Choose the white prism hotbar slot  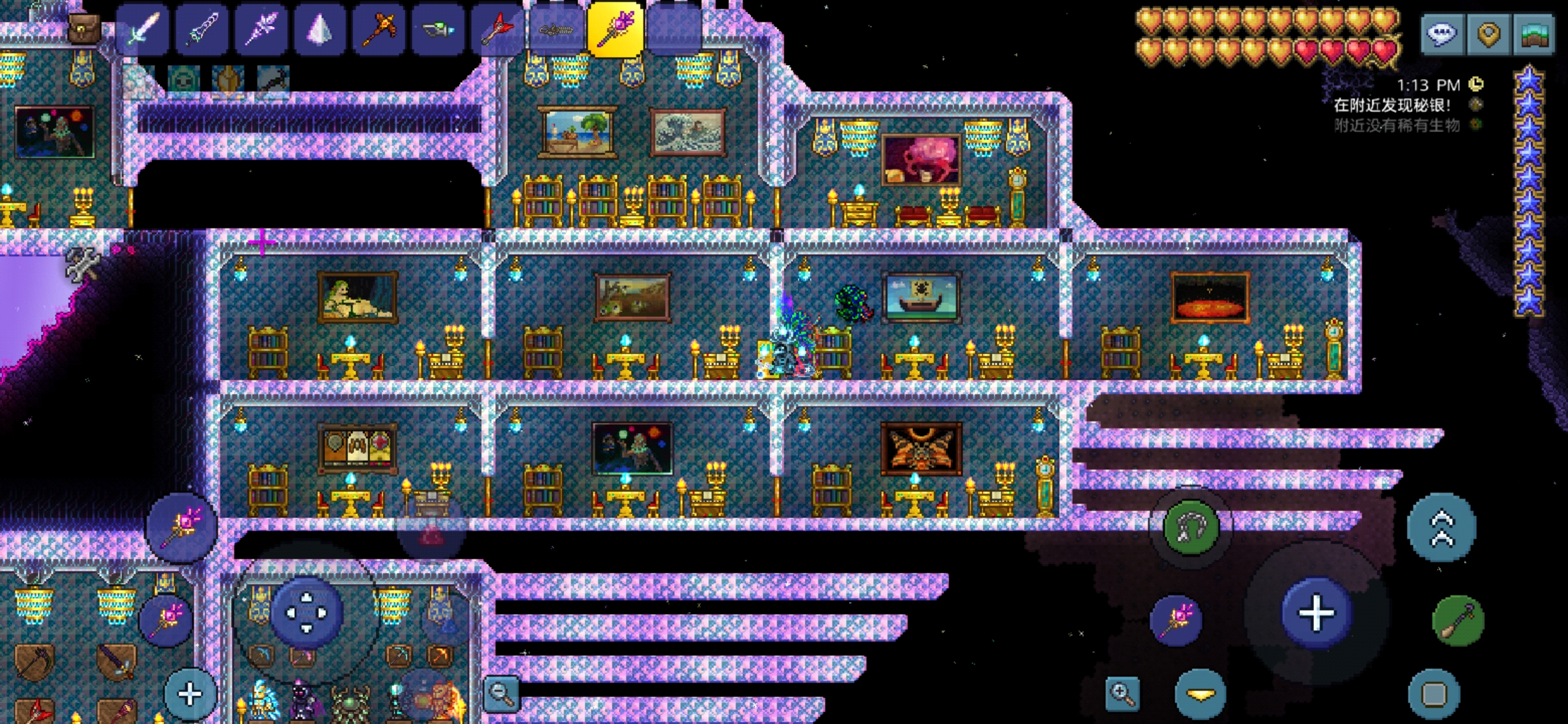pos(319,30)
